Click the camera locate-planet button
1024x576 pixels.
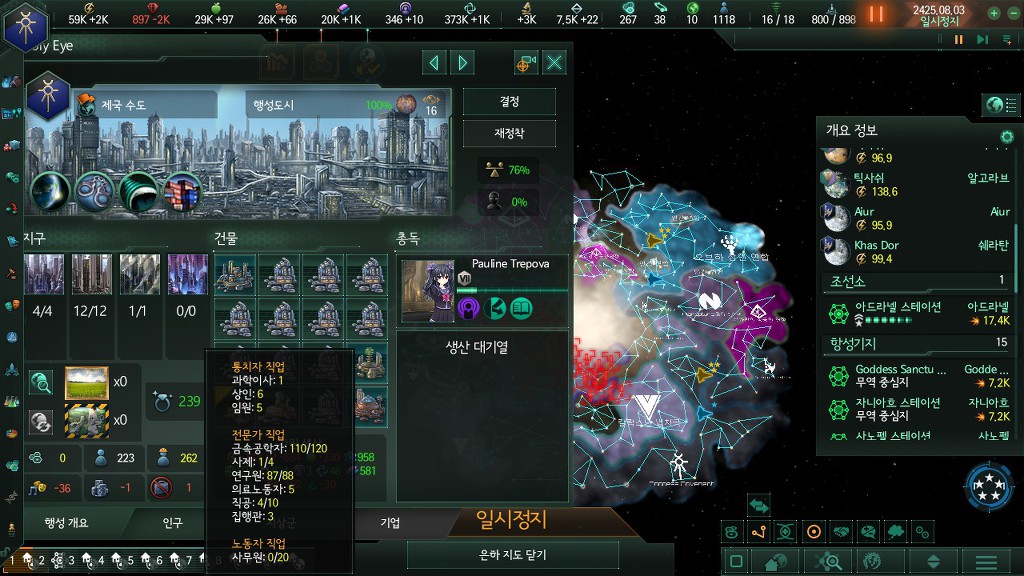526,63
